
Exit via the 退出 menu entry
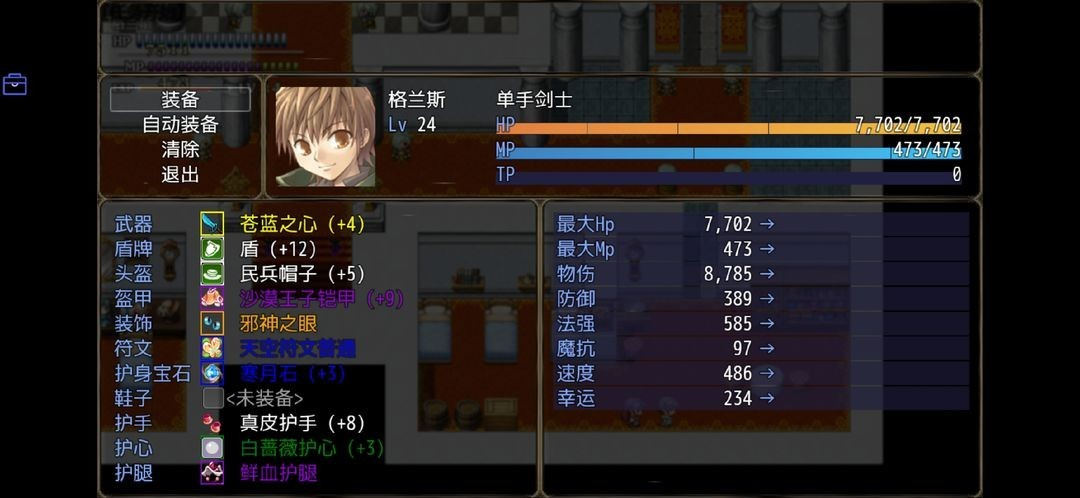pos(180,175)
